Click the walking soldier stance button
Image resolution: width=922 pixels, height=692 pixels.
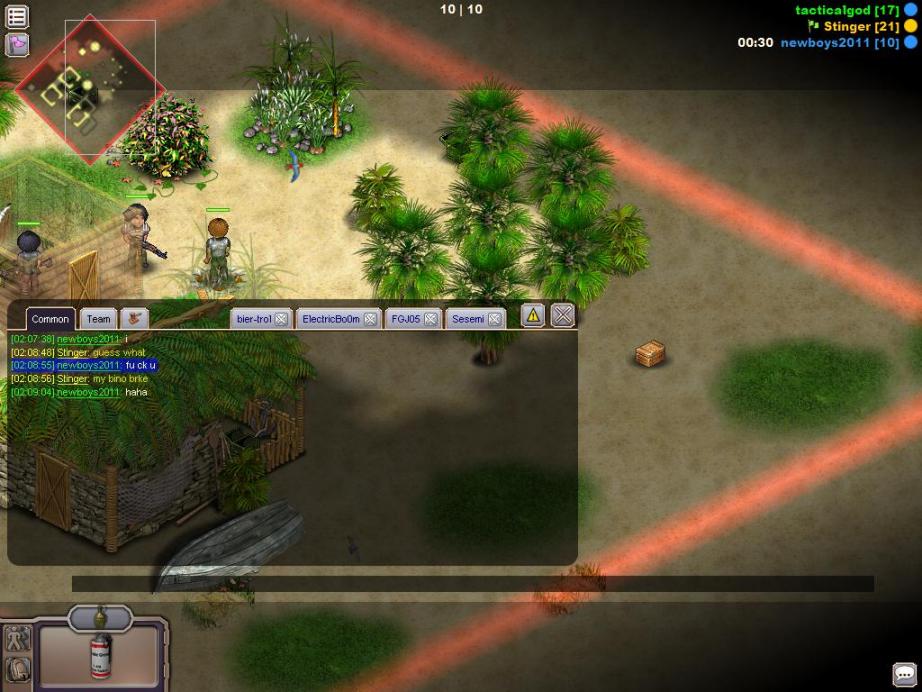(17, 639)
